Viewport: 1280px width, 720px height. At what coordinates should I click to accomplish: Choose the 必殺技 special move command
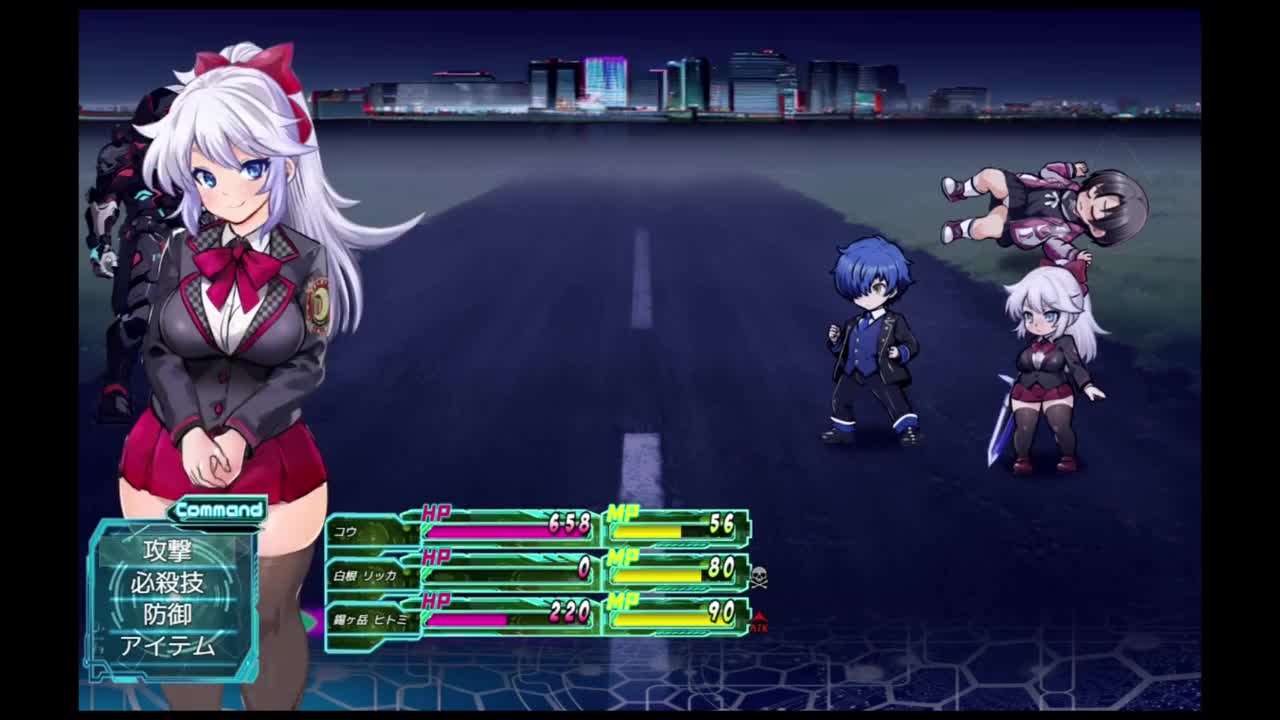pos(167,582)
